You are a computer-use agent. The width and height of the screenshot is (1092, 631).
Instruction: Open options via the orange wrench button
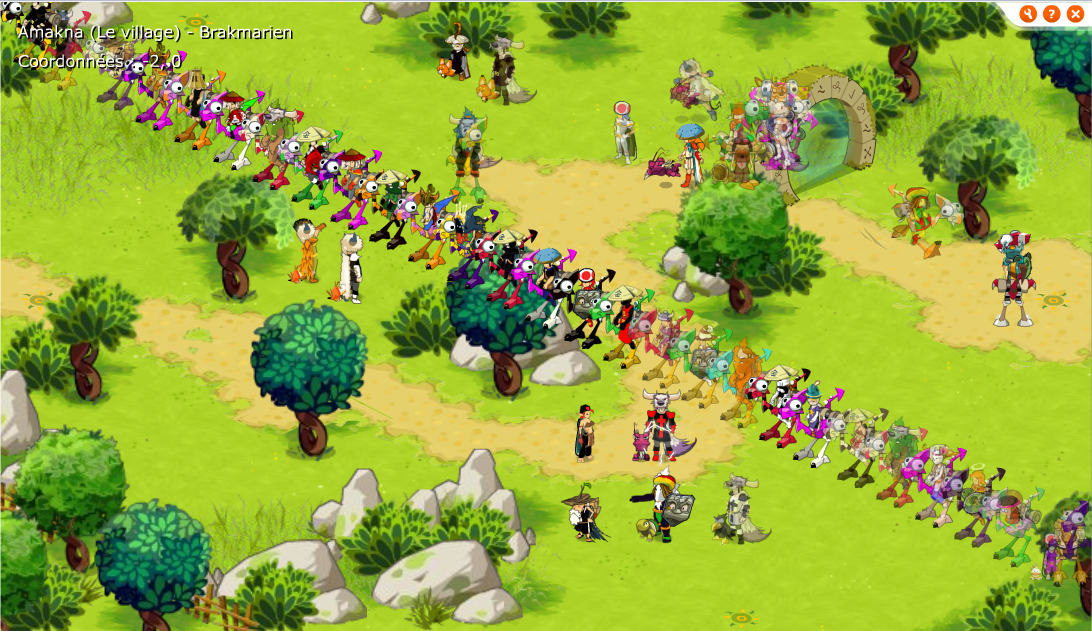1028,13
